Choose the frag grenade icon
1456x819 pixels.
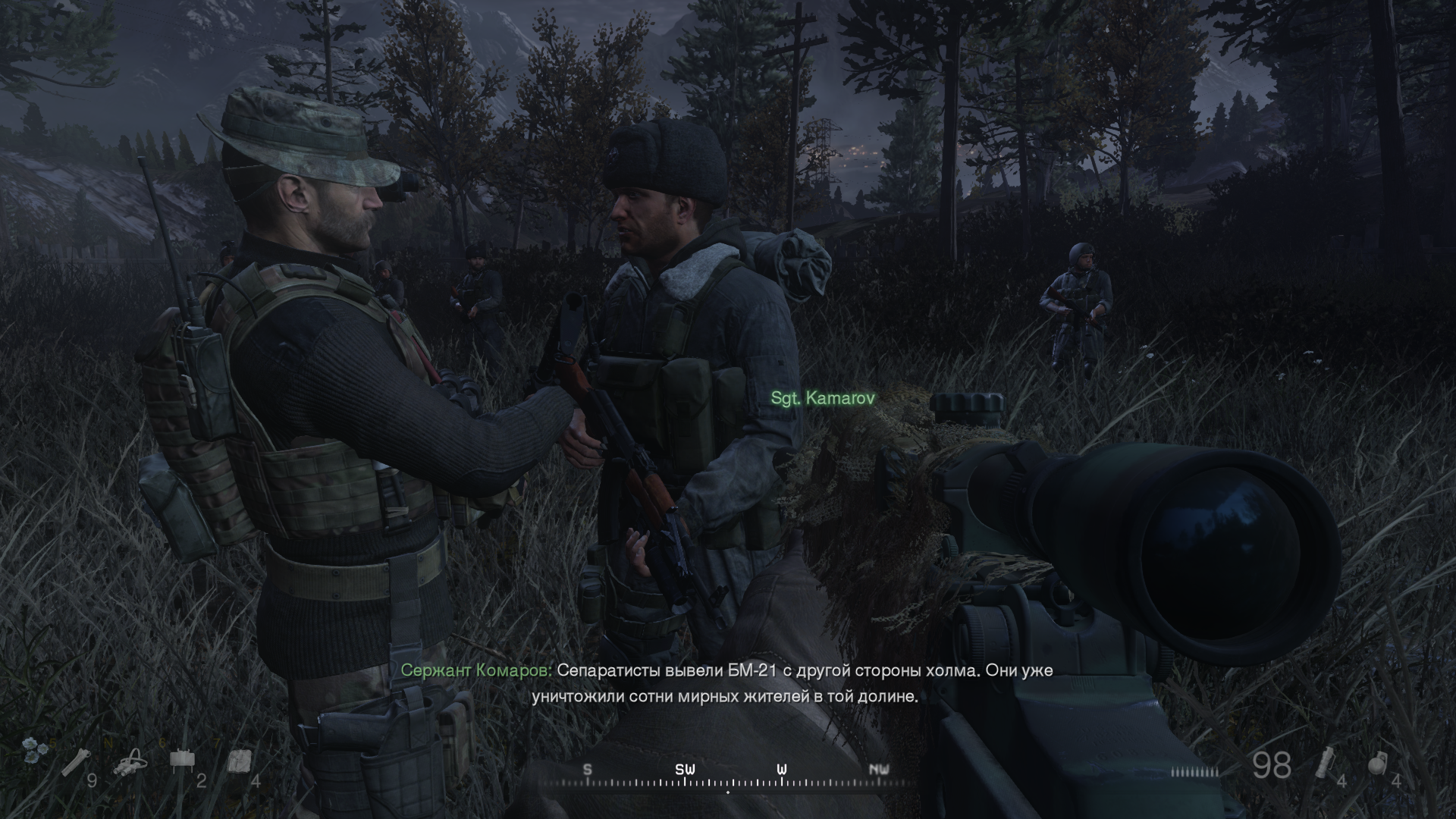pos(1379,763)
